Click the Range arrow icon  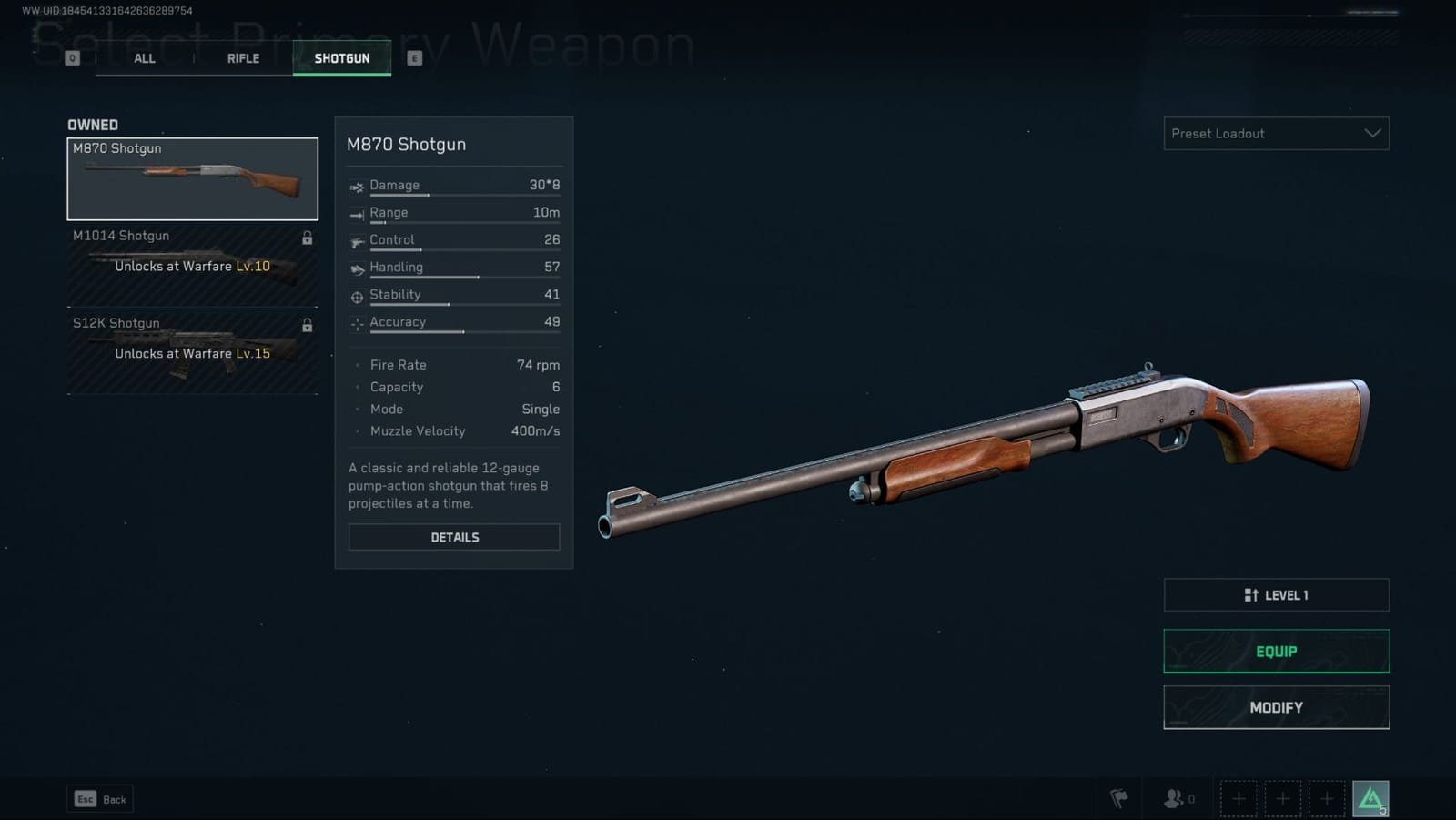356,213
